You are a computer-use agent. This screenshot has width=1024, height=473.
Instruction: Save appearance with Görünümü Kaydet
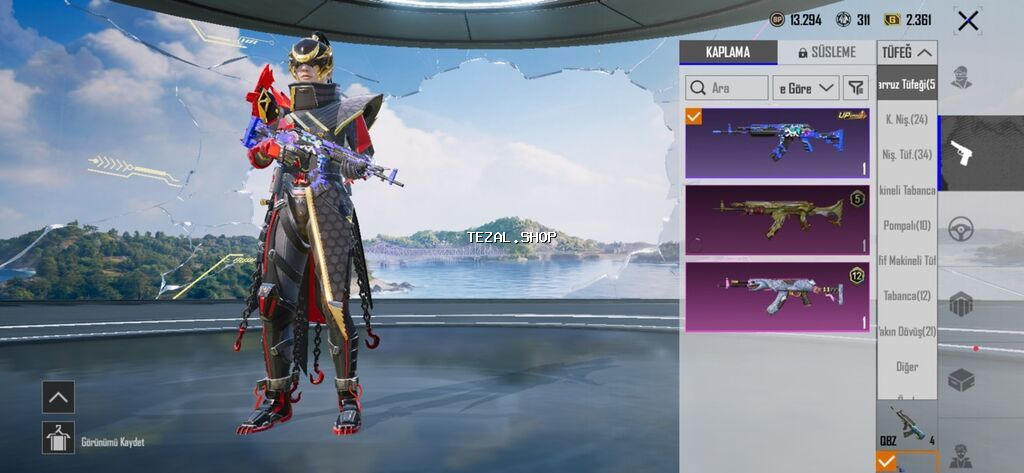(58, 437)
